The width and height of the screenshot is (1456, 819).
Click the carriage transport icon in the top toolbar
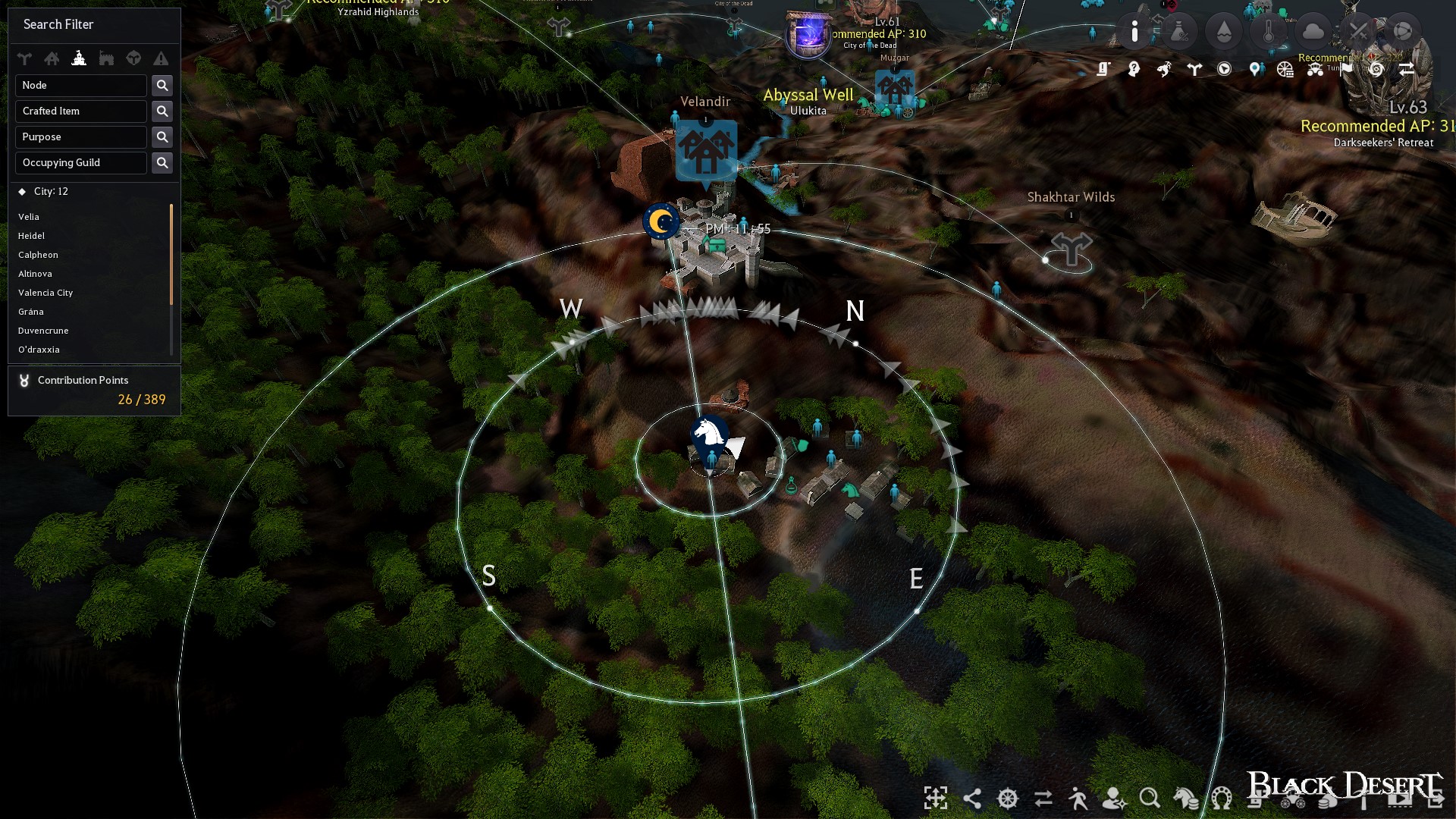[x=1316, y=71]
